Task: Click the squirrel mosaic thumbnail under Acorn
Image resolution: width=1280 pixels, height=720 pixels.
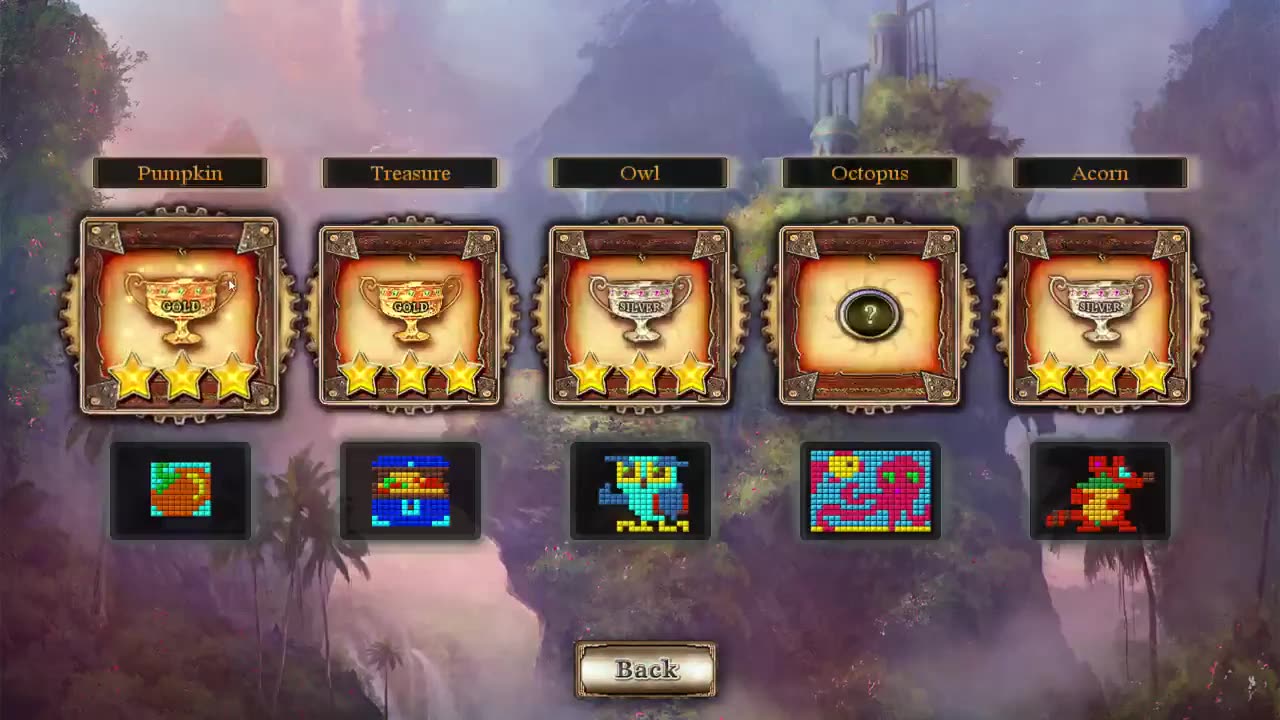Action: point(1100,490)
